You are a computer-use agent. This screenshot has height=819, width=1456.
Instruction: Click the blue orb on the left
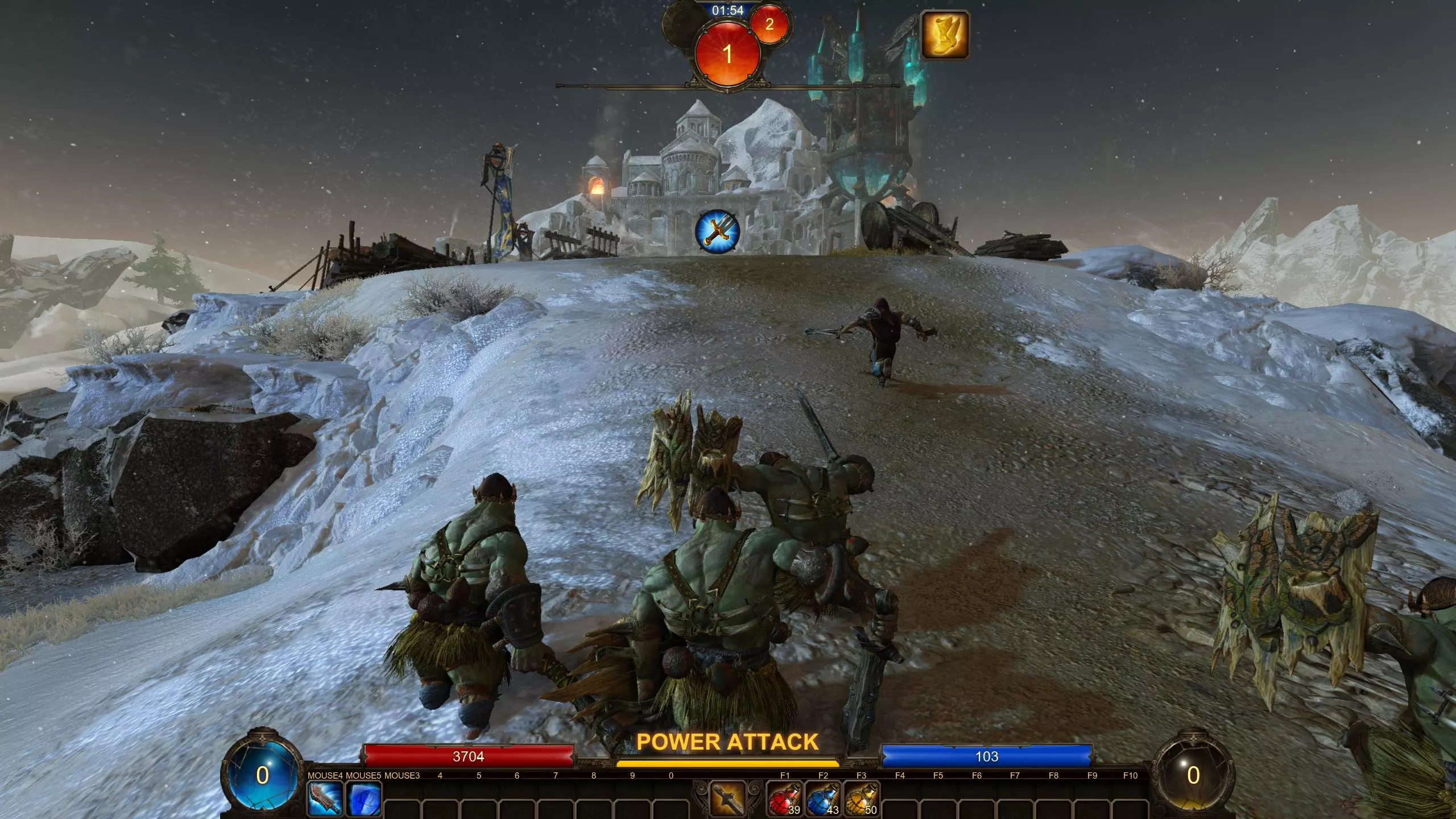click(x=262, y=775)
